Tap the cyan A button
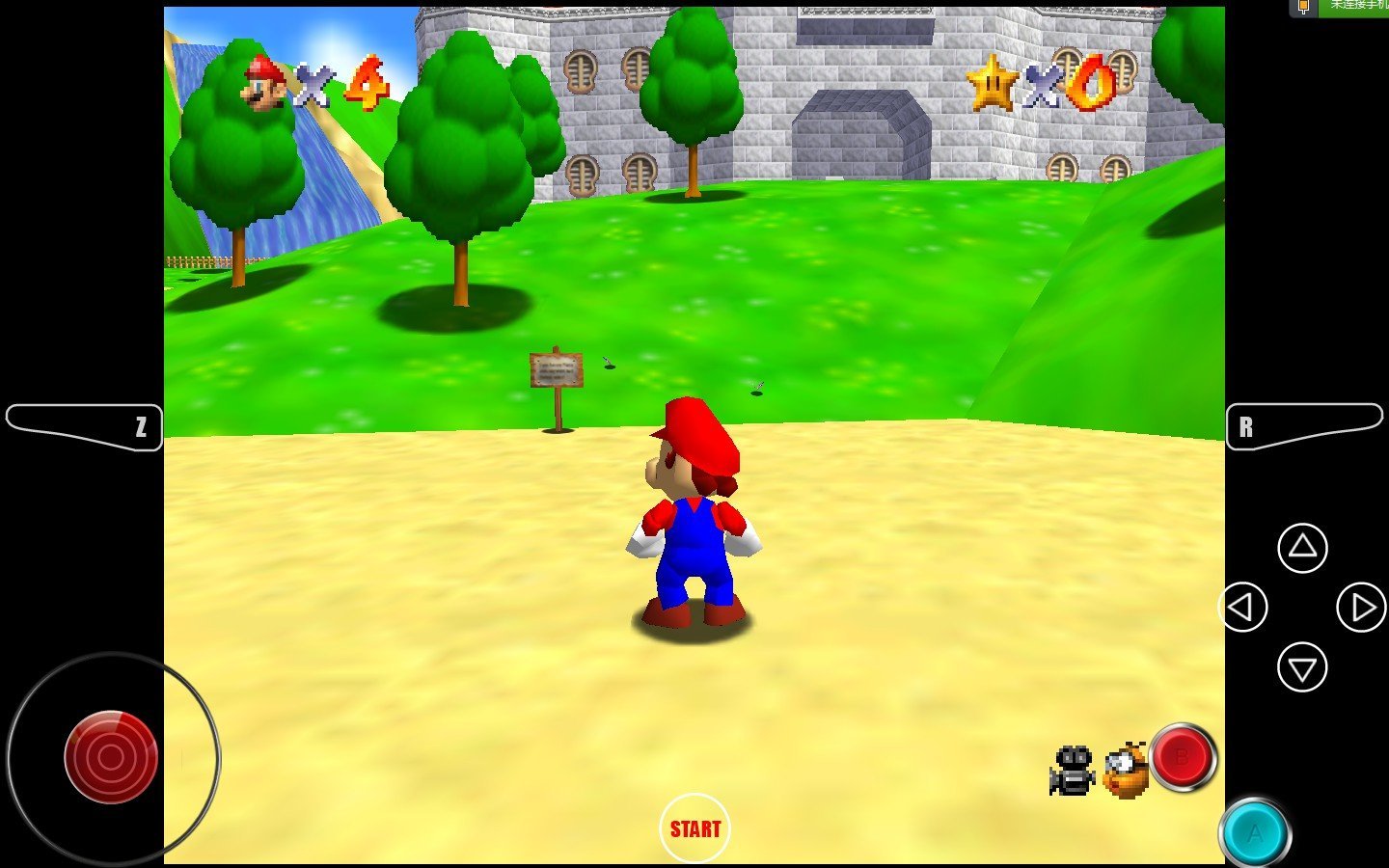Viewport: 1389px width, 868px height. click(x=1254, y=832)
